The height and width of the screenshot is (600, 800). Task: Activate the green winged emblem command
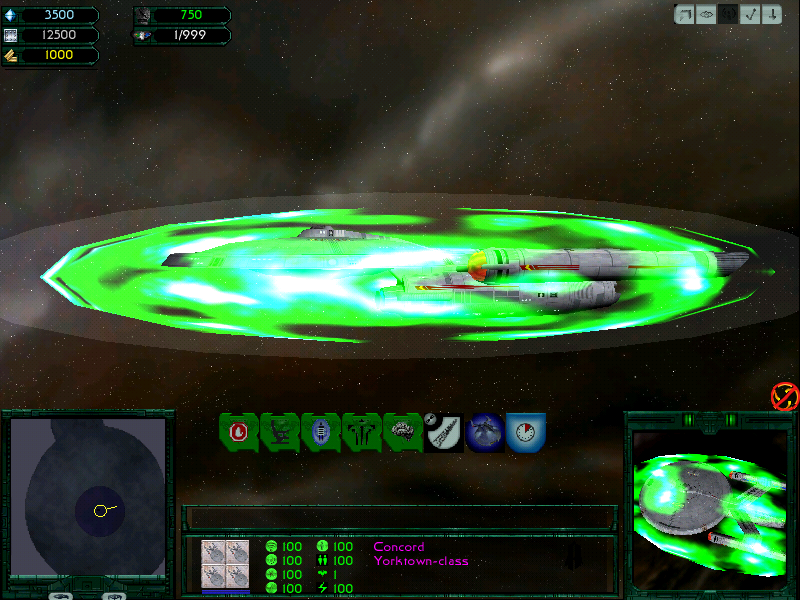(361, 432)
